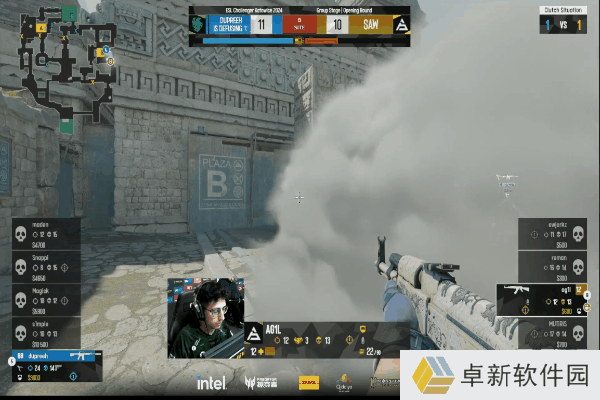Click the Intel sponsor logo
600x400 pixels.
coord(211,383)
